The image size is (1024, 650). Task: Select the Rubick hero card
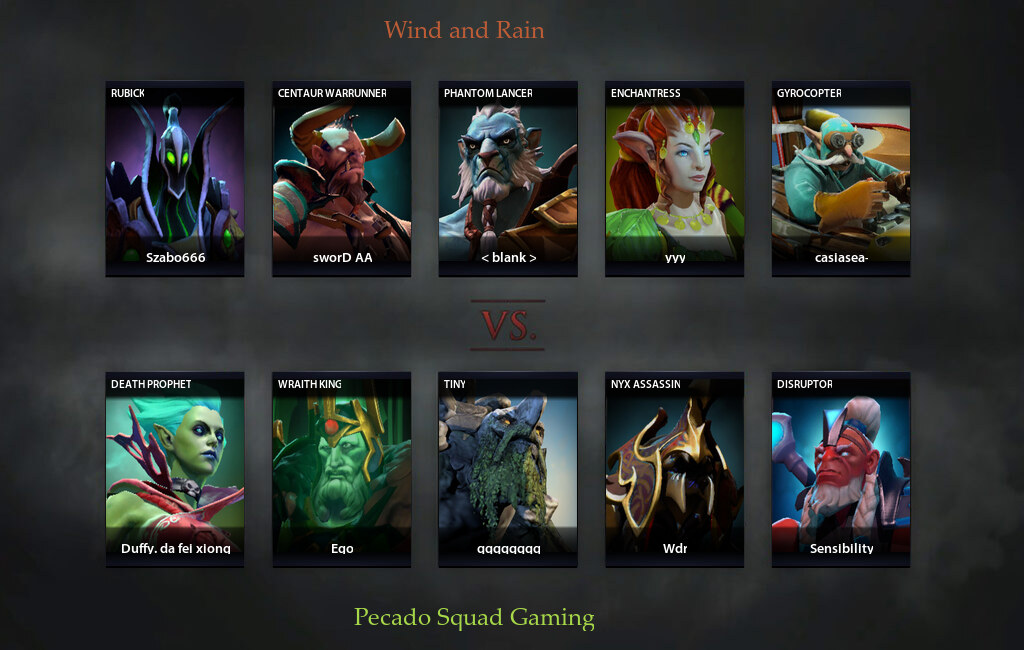(x=175, y=178)
